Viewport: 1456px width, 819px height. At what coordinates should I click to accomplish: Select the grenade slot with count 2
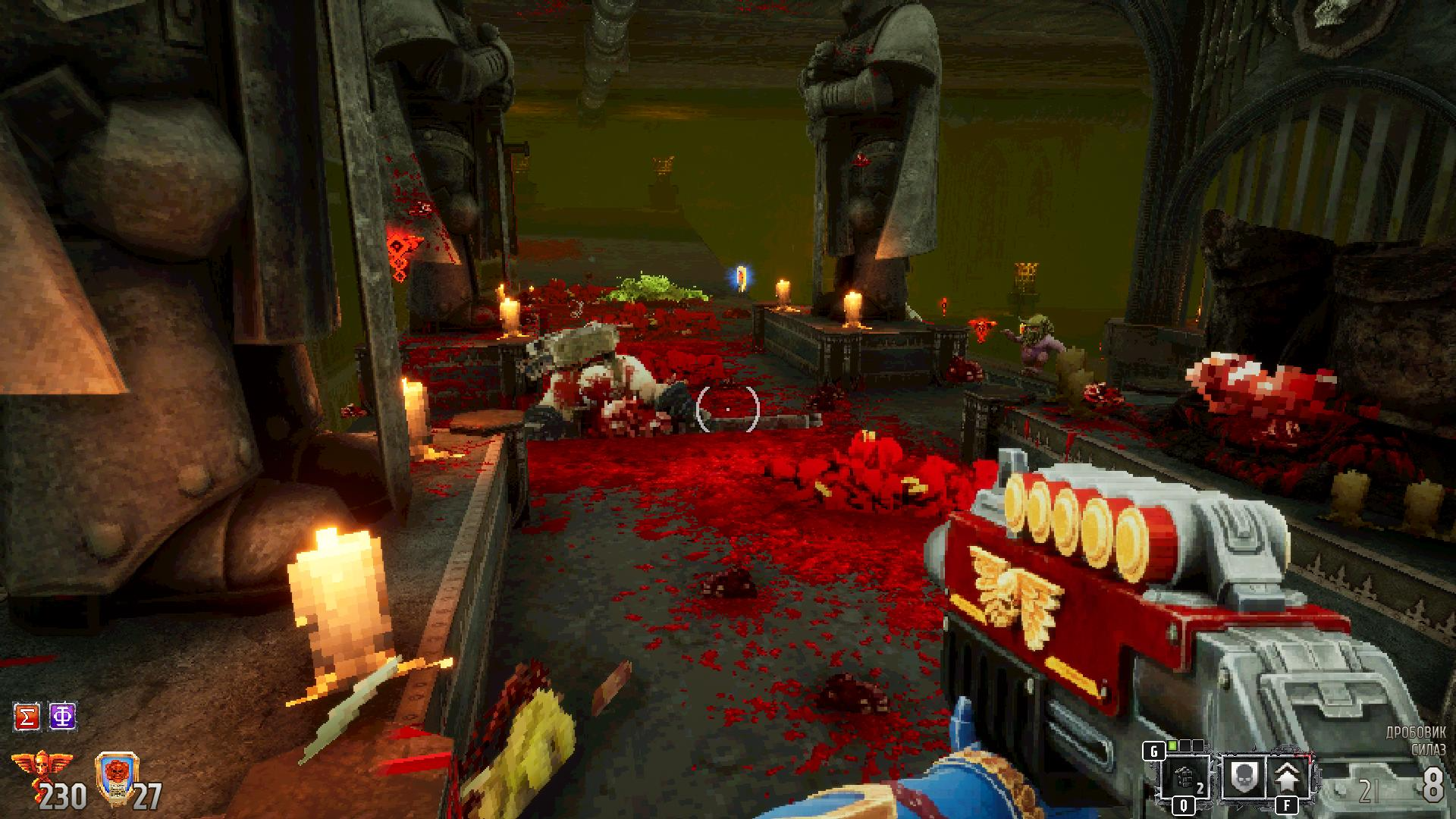pyautogui.click(x=1185, y=777)
